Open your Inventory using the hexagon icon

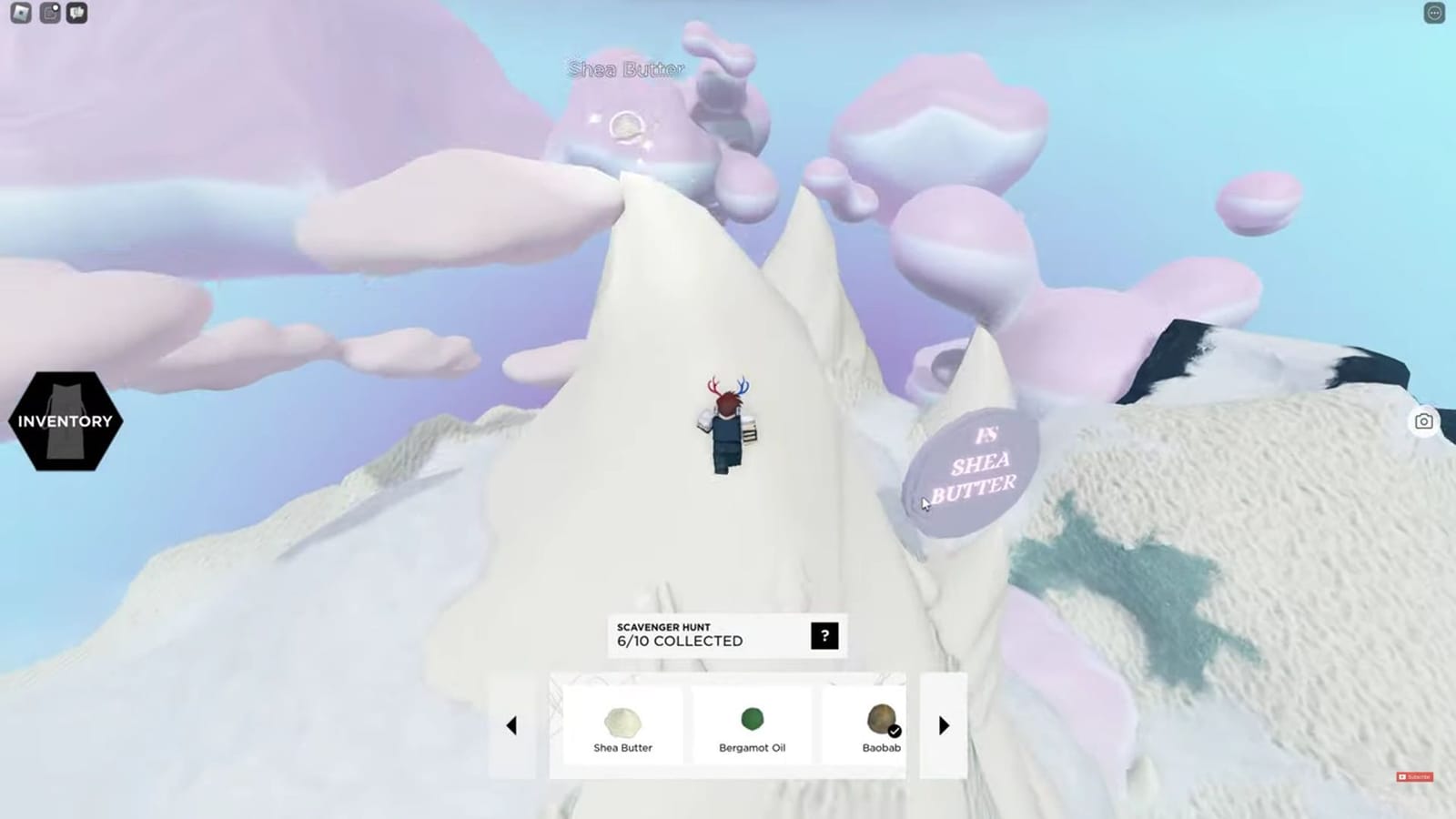65,420
